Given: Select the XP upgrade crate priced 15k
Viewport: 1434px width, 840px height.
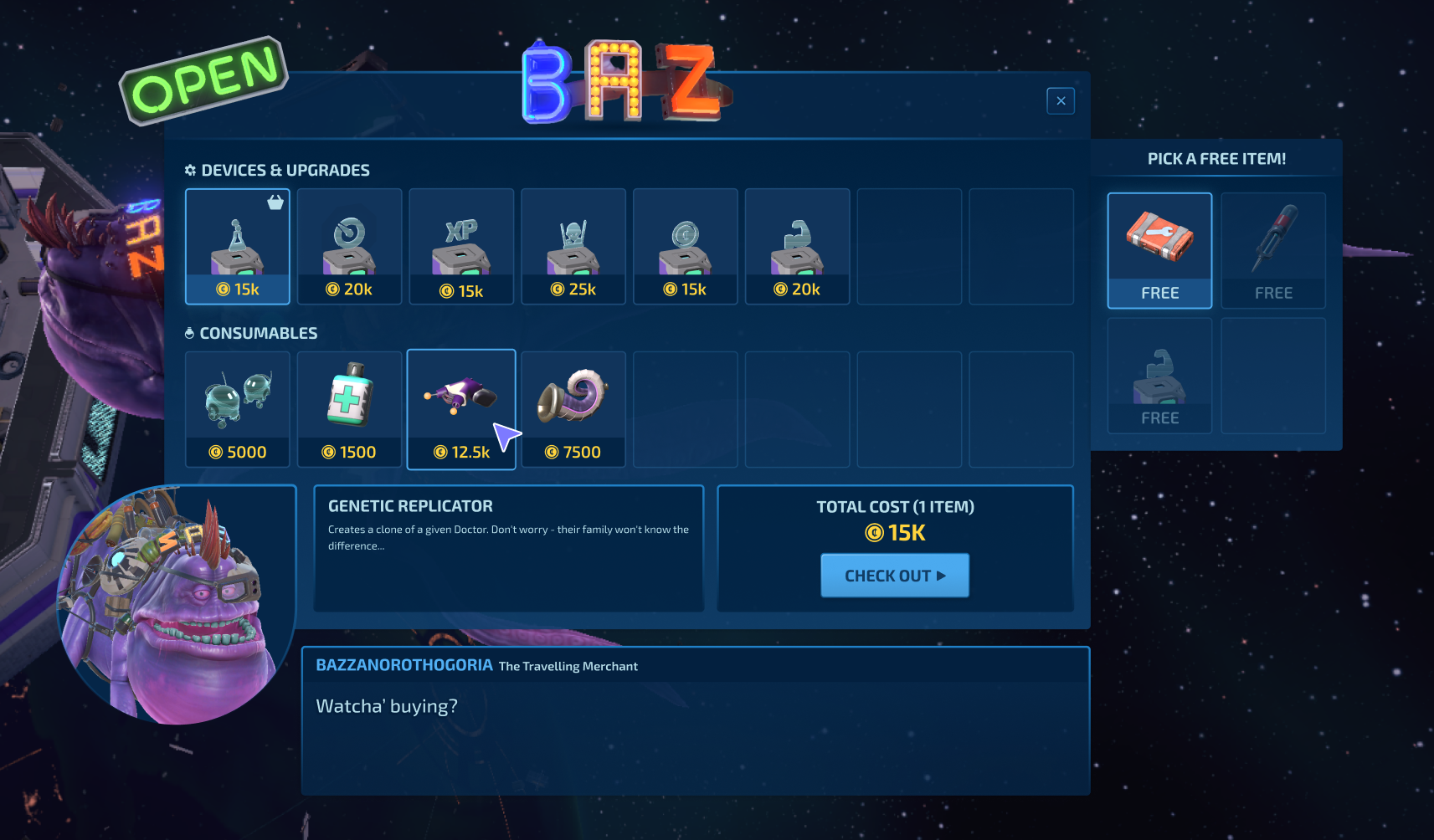Looking at the screenshot, I should point(461,246).
